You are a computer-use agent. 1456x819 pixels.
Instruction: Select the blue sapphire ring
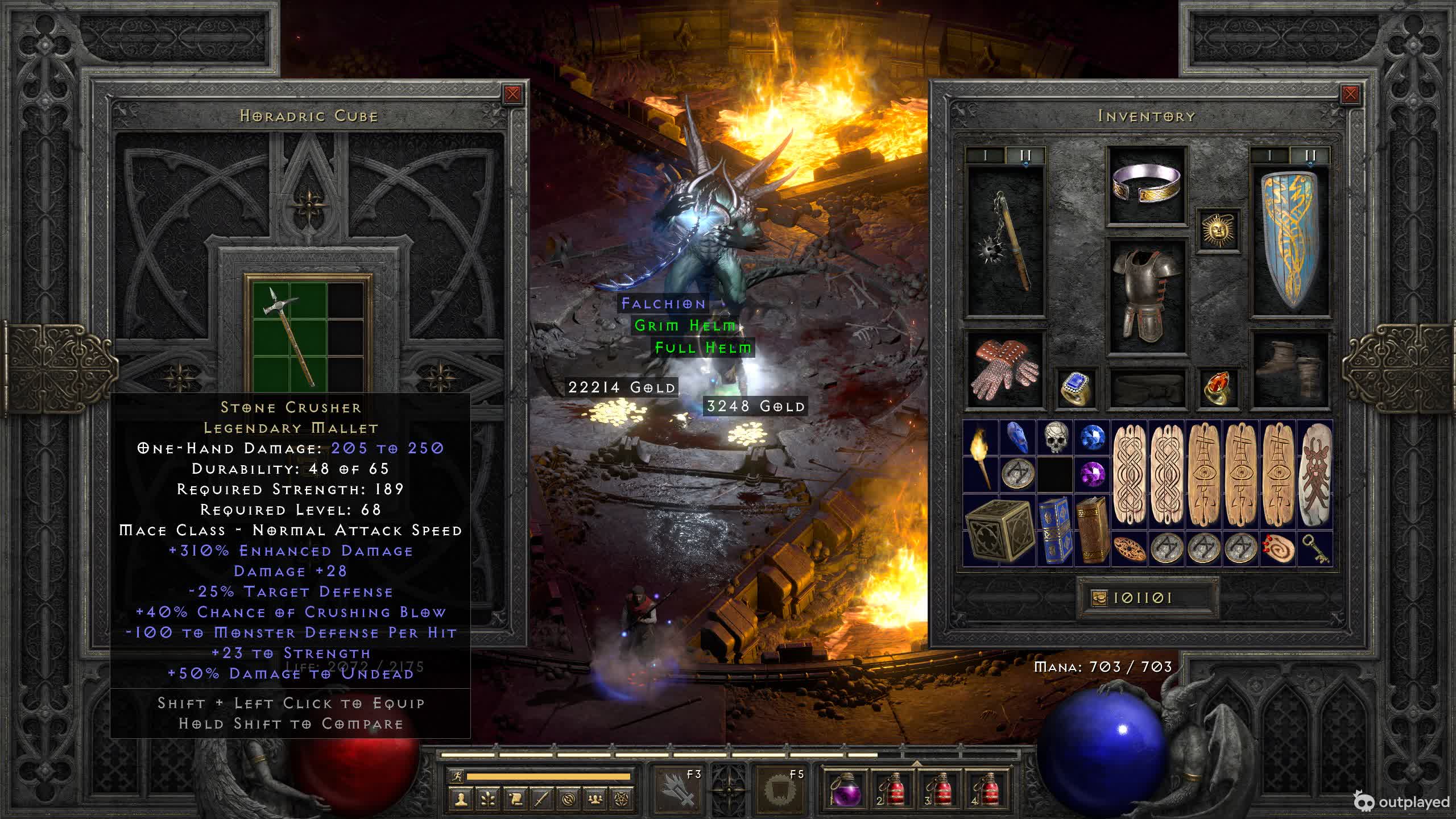pos(1075,388)
